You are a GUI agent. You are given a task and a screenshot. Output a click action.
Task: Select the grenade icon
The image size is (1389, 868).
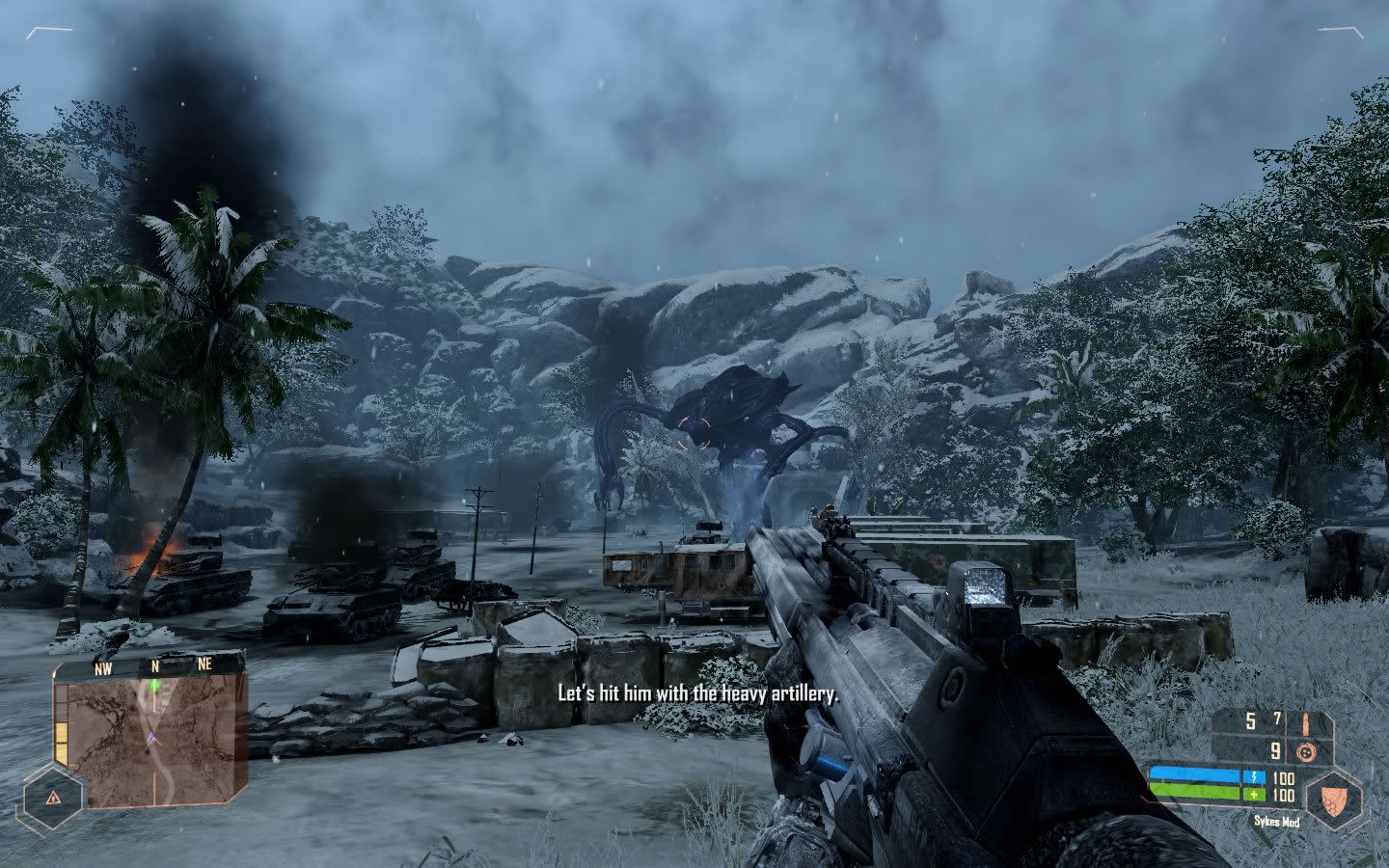click(x=1307, y=750)
